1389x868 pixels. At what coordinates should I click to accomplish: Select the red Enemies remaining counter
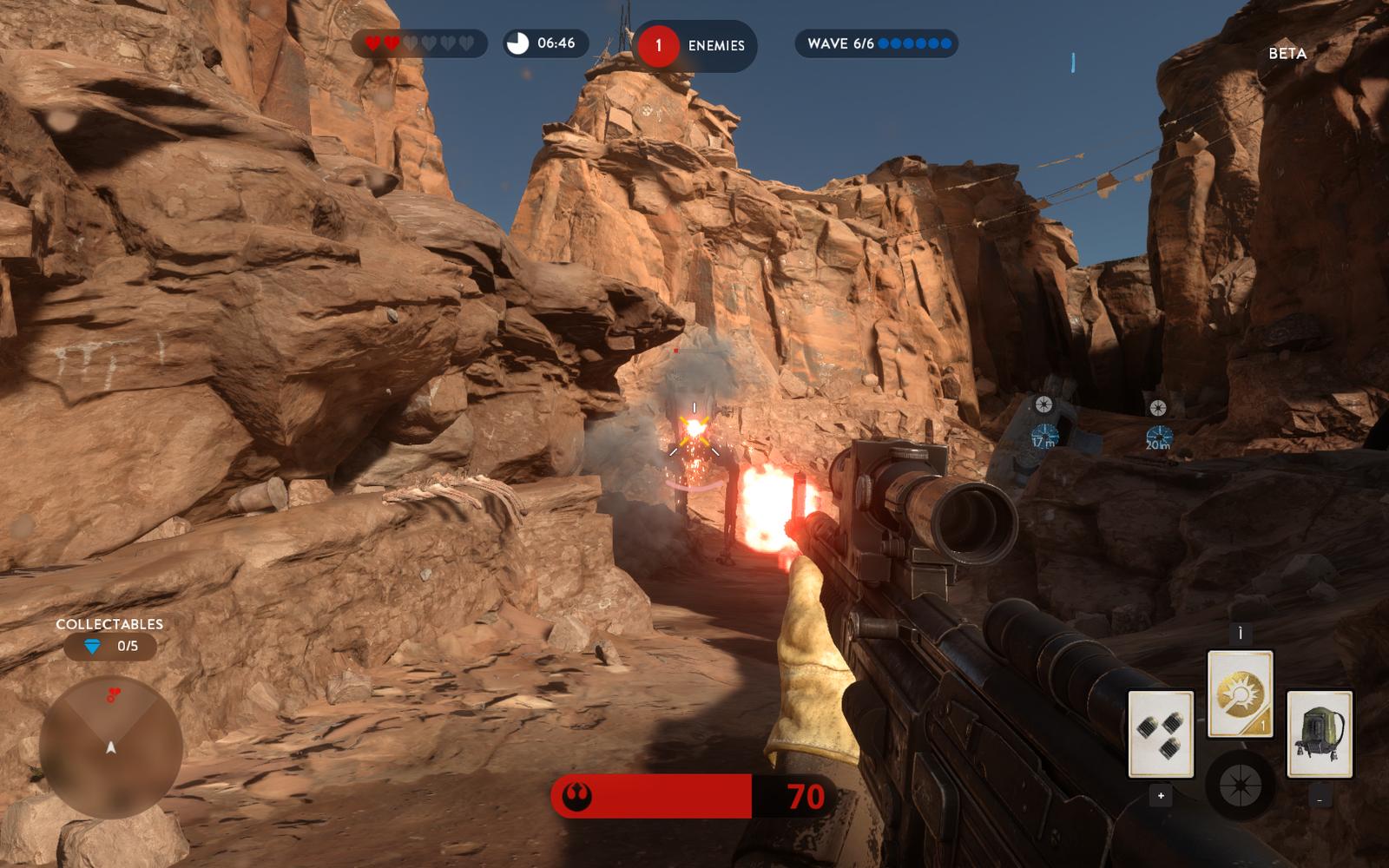coord(696,45)
